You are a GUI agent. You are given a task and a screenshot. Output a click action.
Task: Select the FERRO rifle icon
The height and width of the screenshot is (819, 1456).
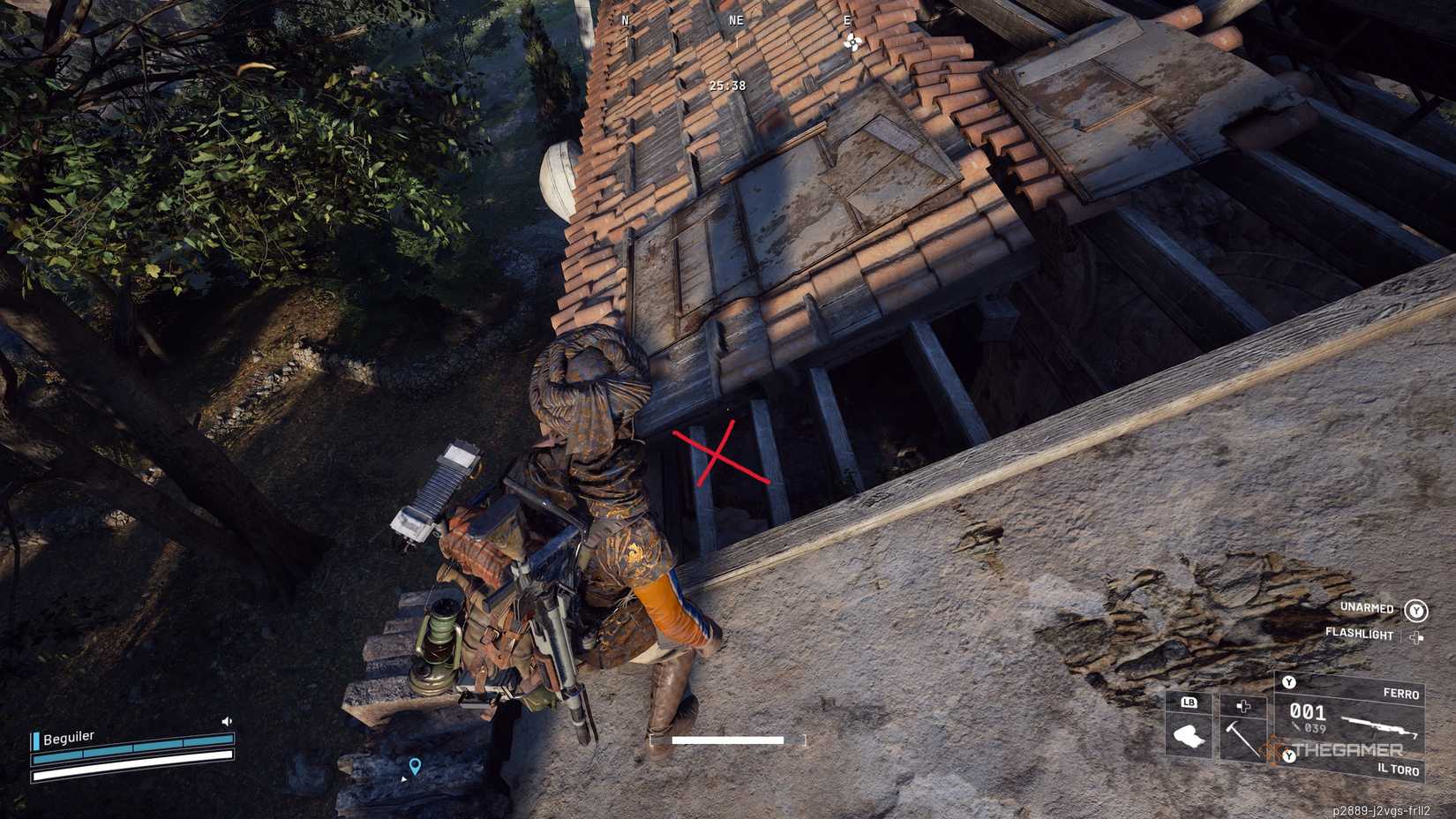[x=1378, y=727]
